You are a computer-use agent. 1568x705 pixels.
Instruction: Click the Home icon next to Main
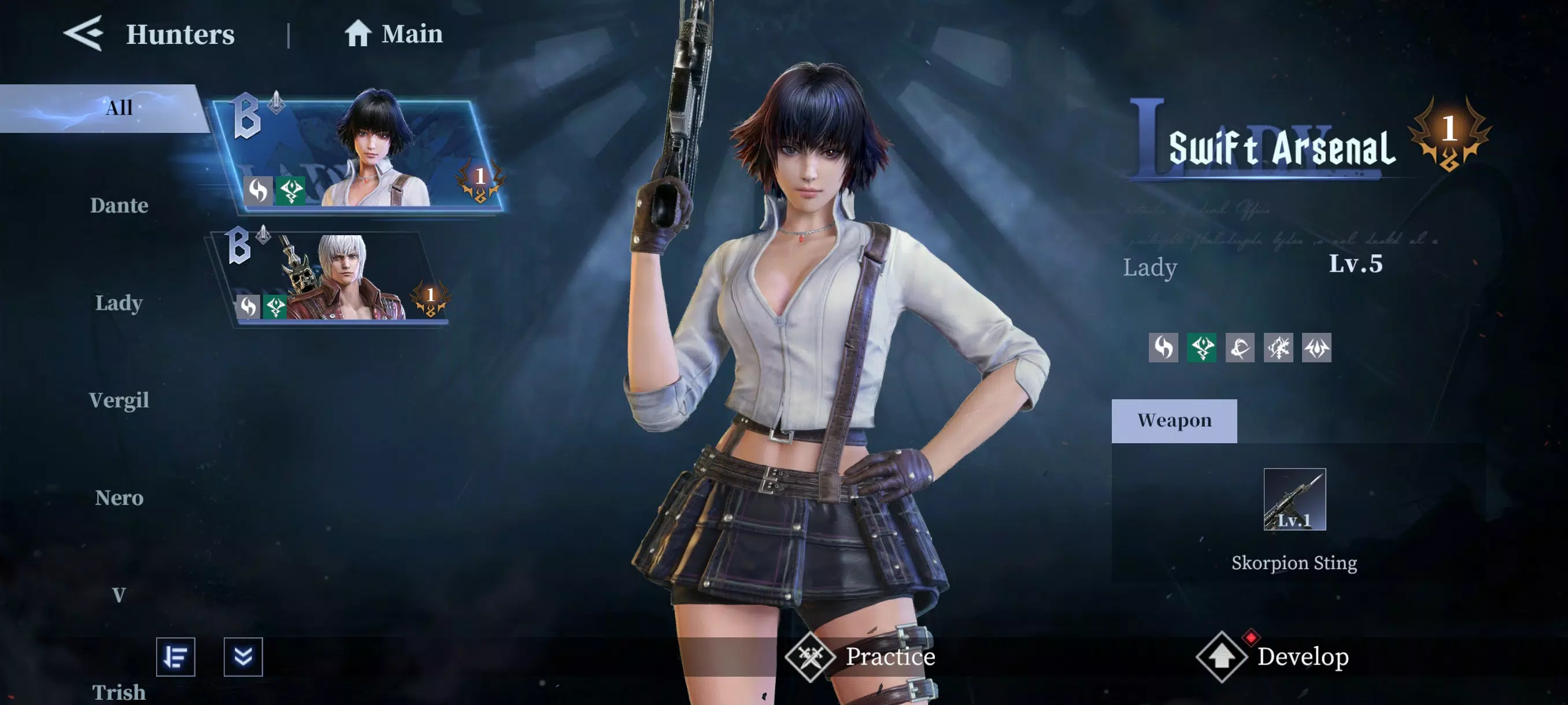pos(359,34)
